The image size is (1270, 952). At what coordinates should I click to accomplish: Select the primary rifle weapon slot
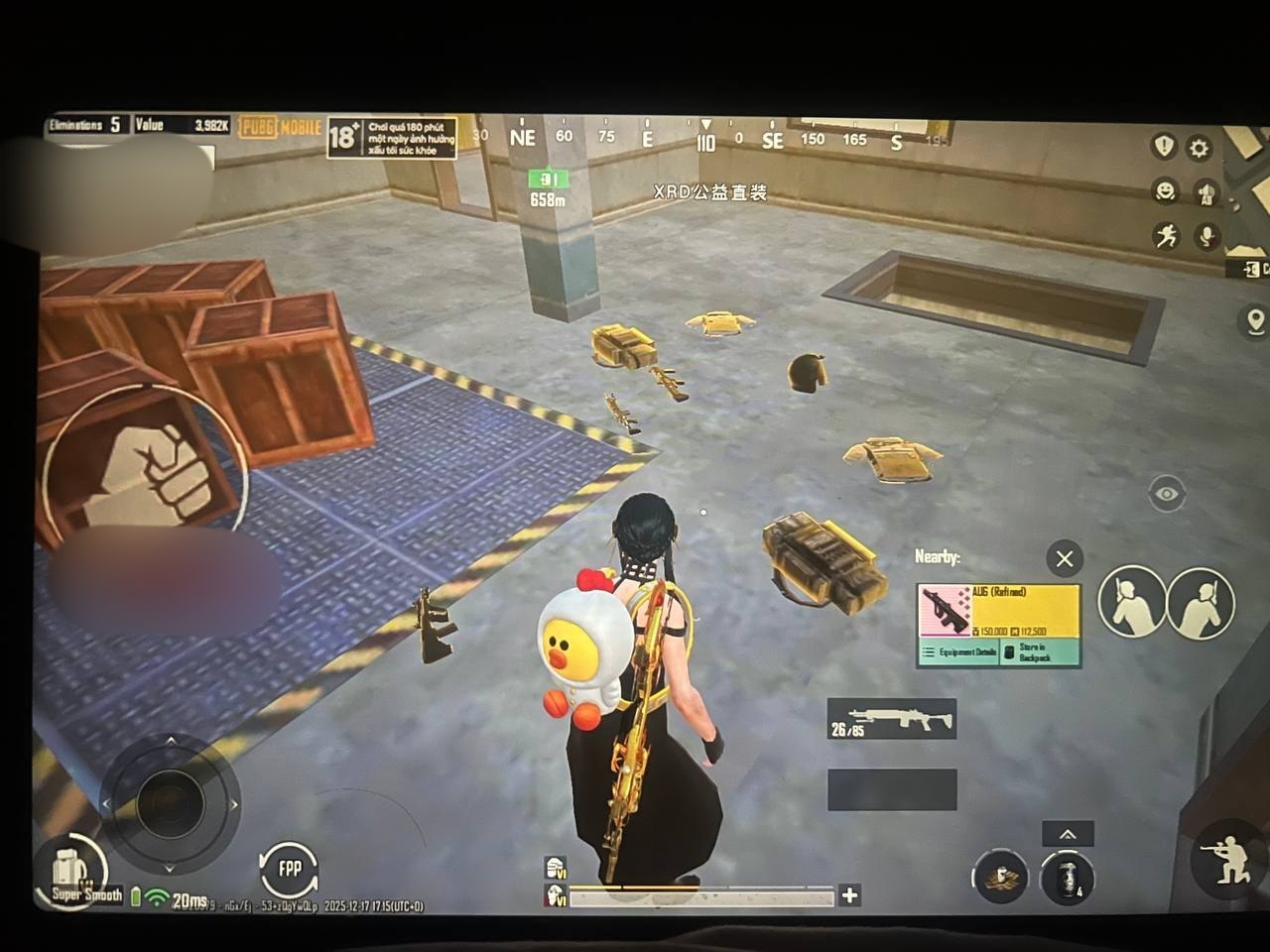pyautogui.click(x=892, y=719)
